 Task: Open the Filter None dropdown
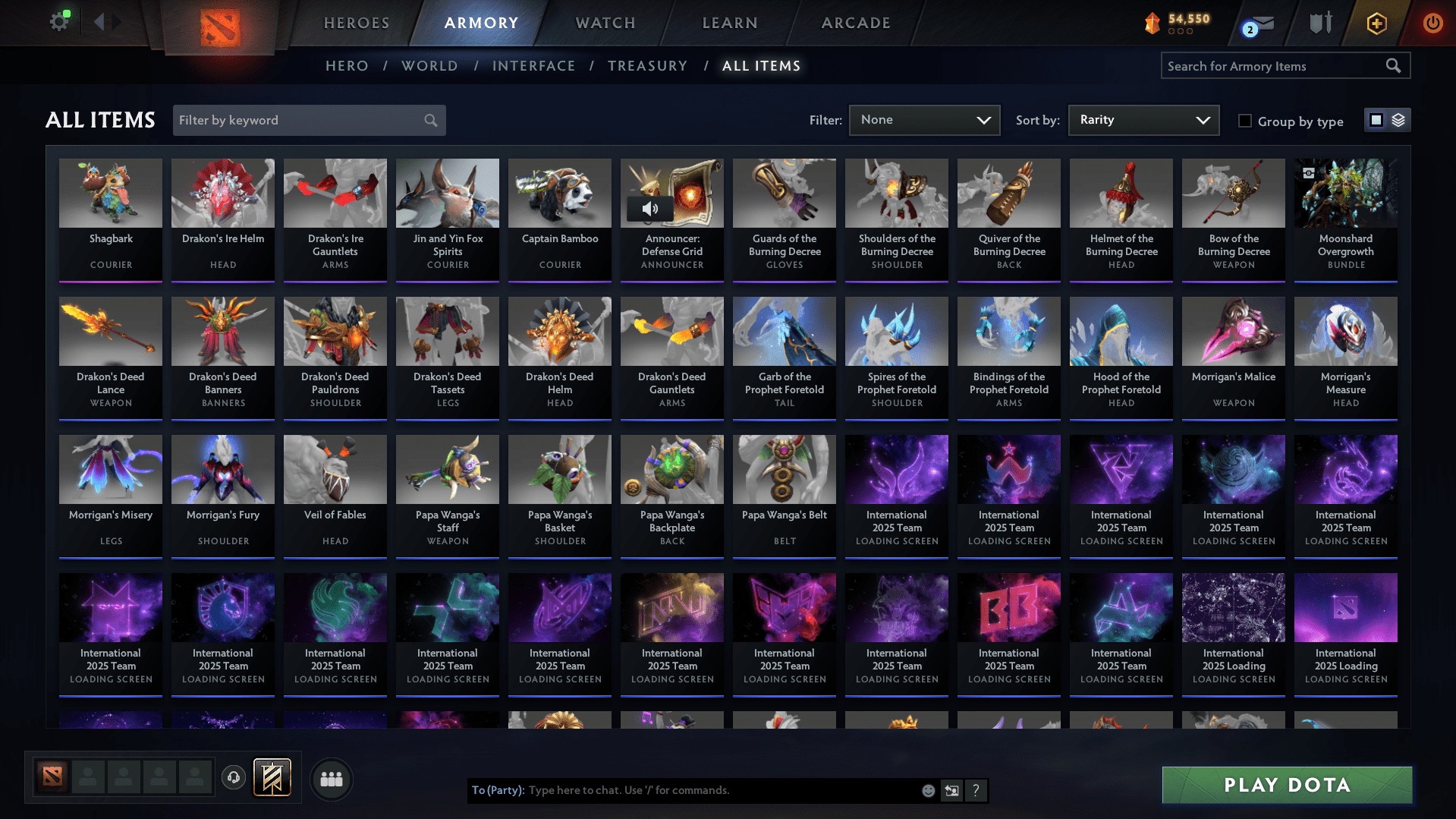coord(924,120)
